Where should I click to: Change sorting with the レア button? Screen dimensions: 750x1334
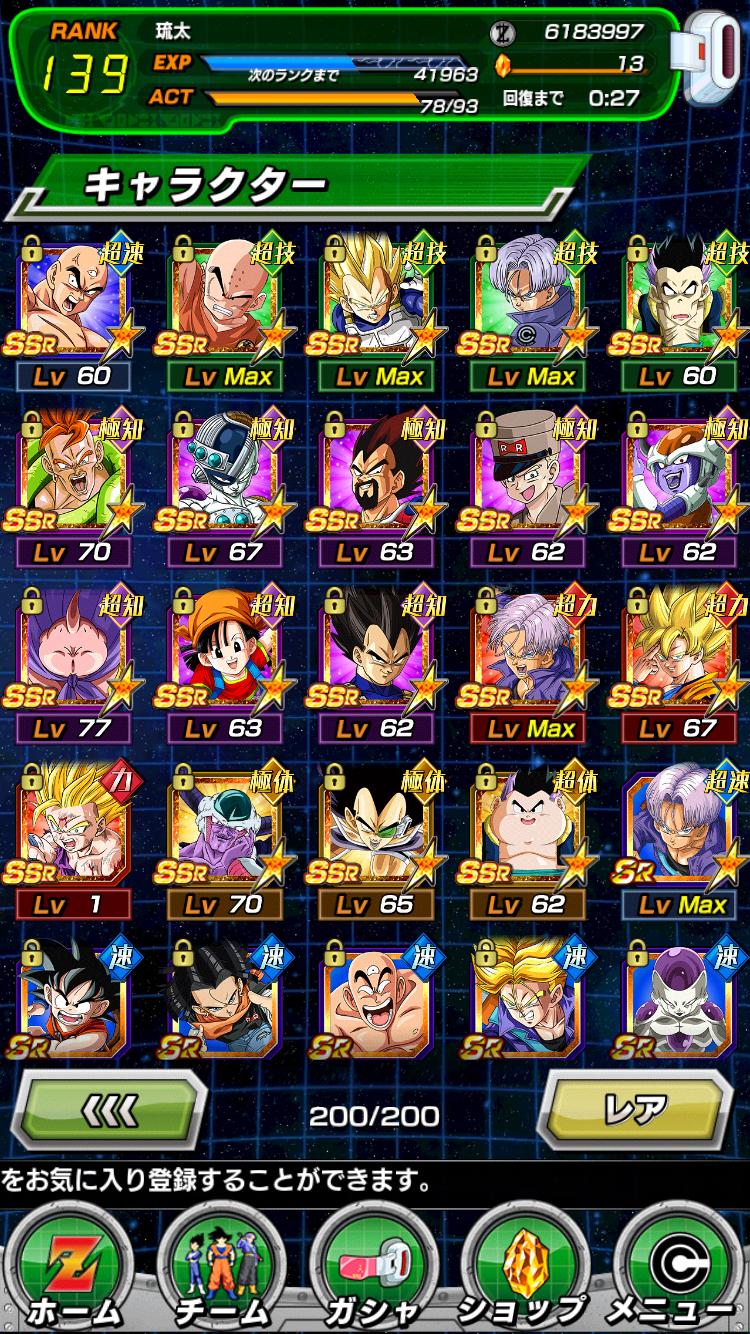point(635,1110)
